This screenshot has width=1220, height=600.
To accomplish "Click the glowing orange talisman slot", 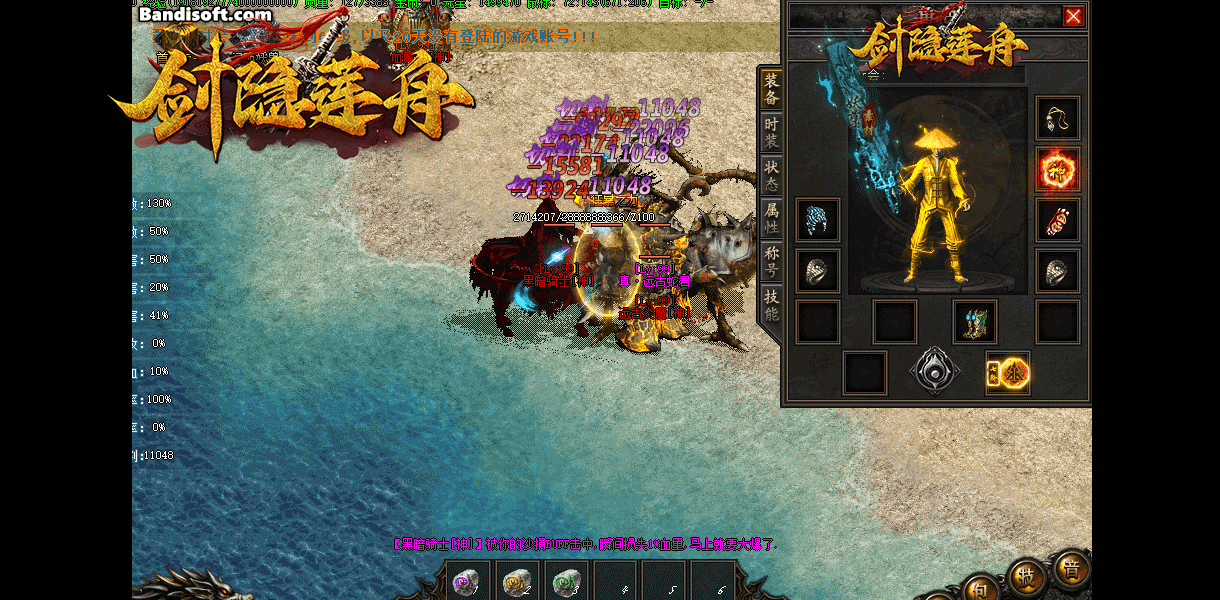I will point(1008,373).
